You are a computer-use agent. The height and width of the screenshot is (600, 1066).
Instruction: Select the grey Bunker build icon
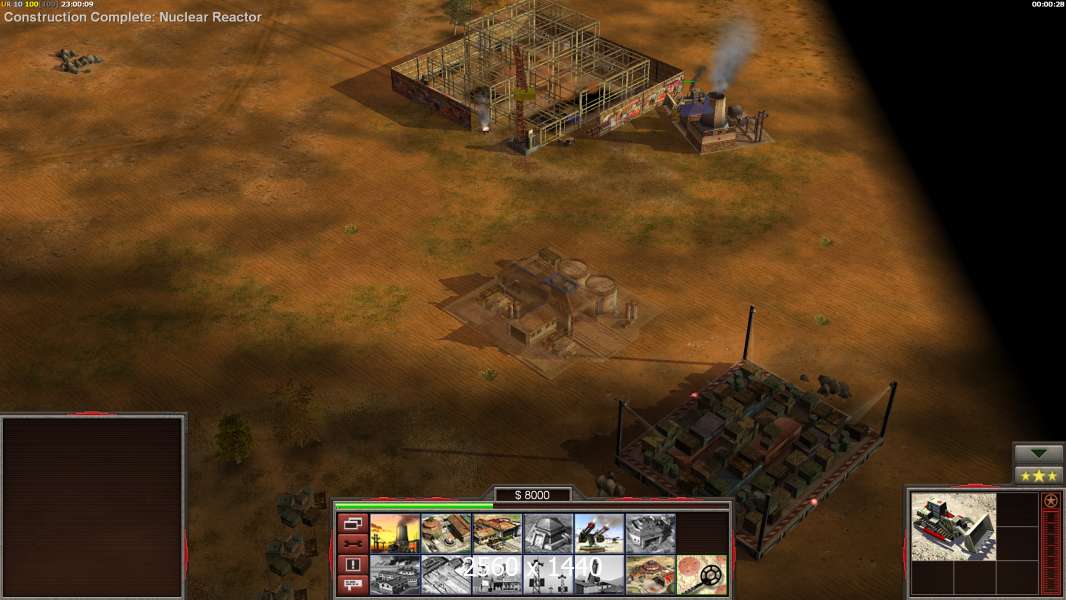click(548, 533)
